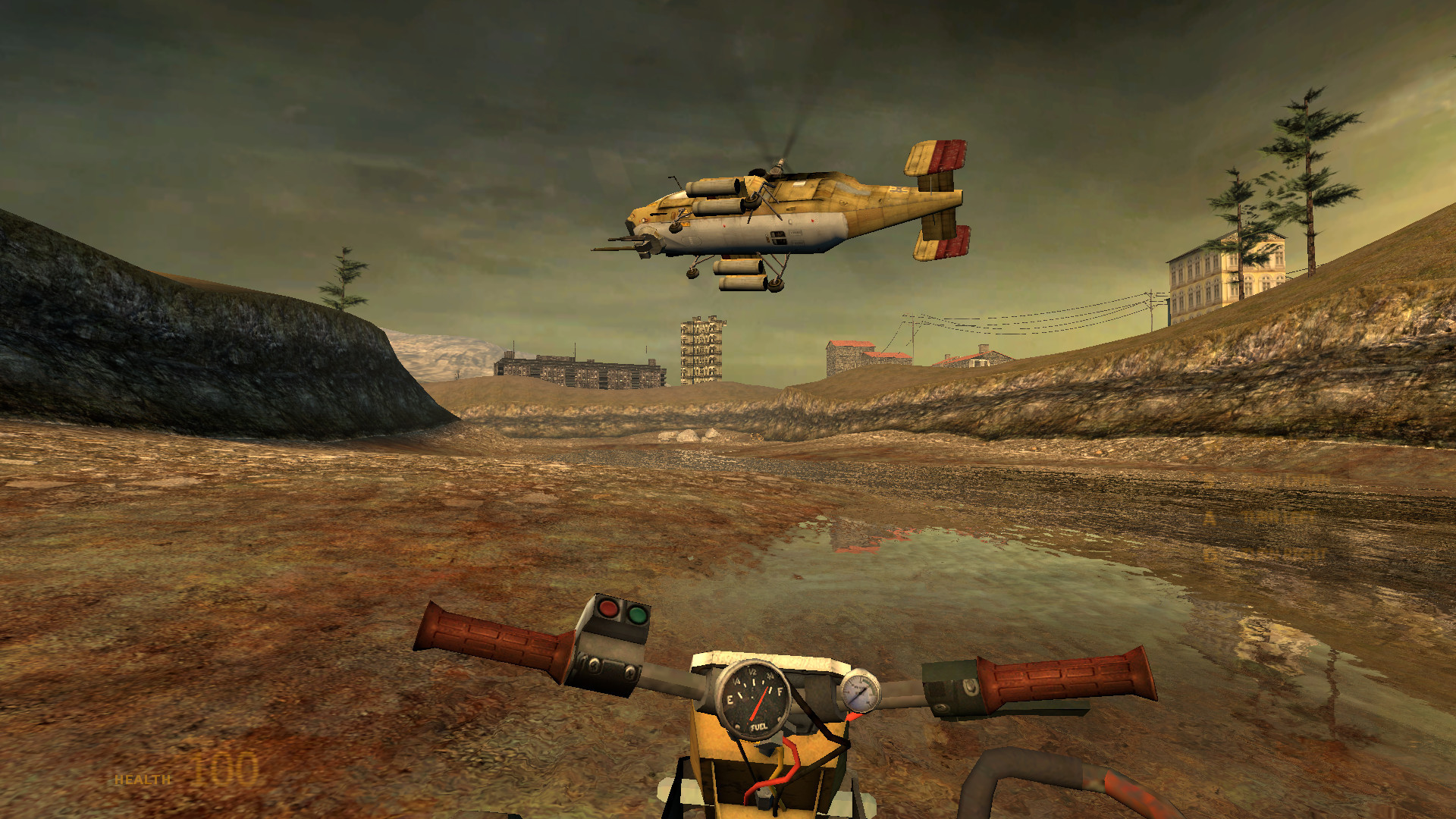Select the large yellow mansion on the hillside
The width and height of the screenshot is (1456, 819).
point(1221,273)
